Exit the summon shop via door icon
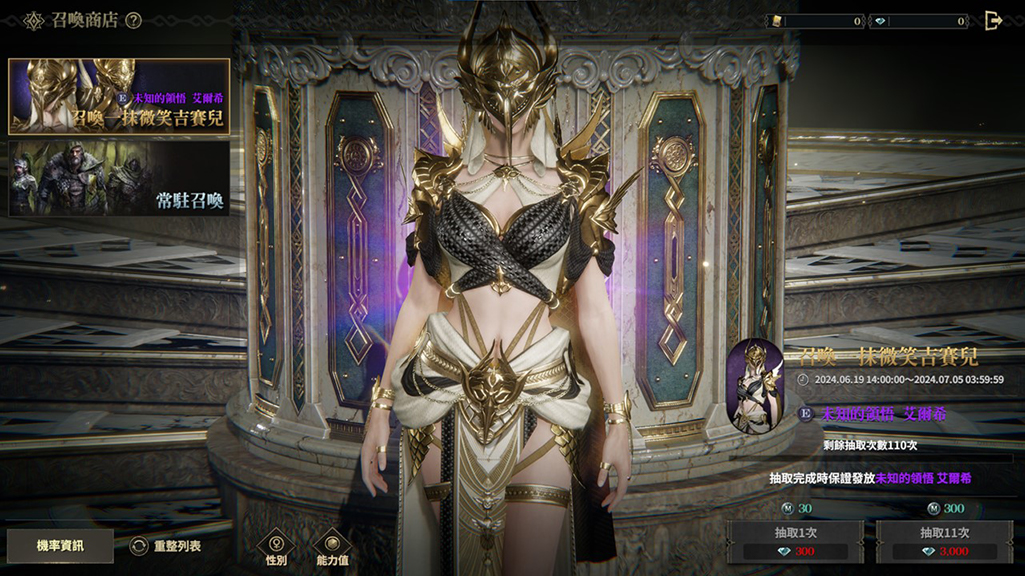 [x=993, y=20]
